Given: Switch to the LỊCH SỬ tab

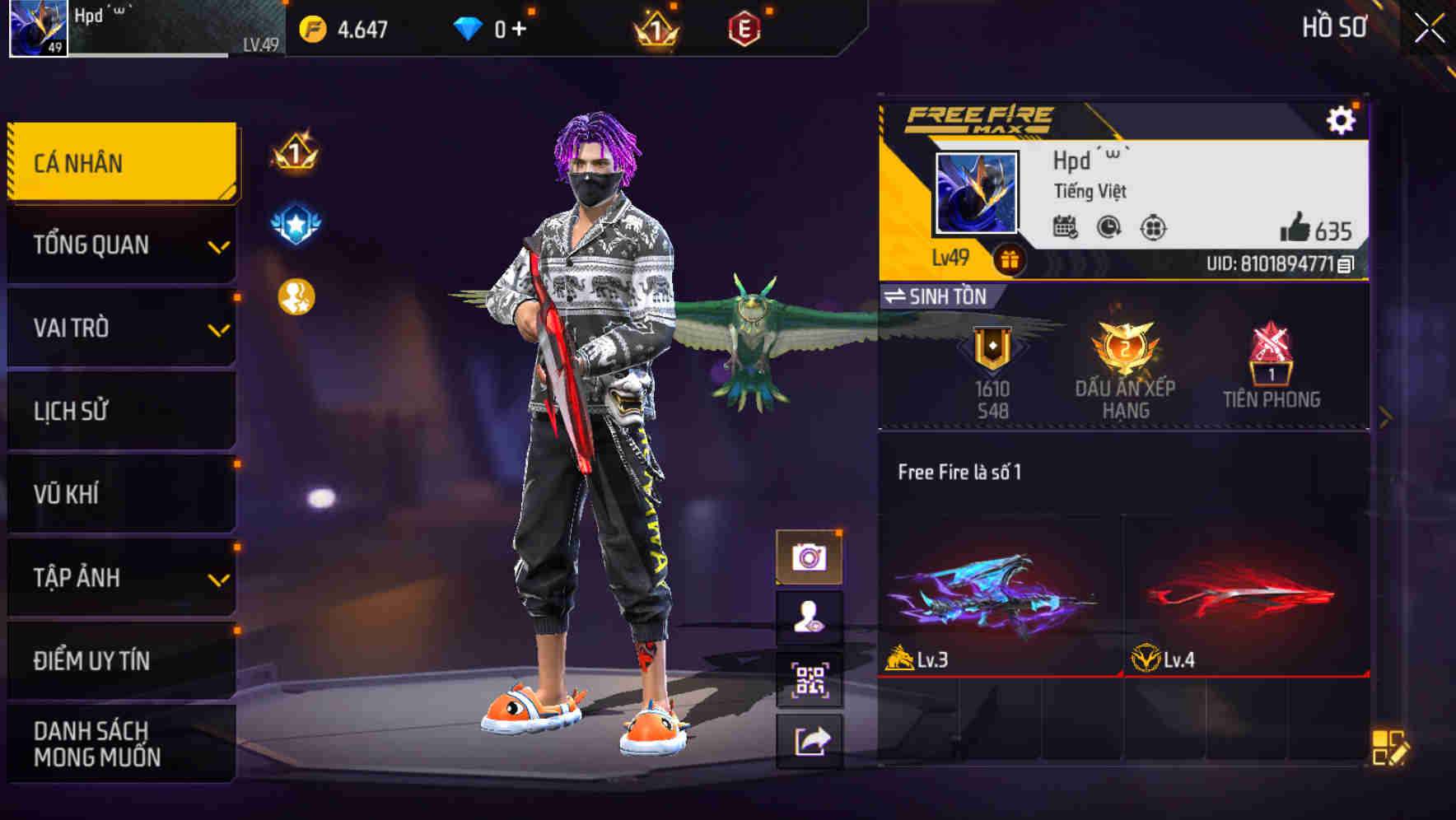Looking at the screenshot, I should tap(121, 412).
